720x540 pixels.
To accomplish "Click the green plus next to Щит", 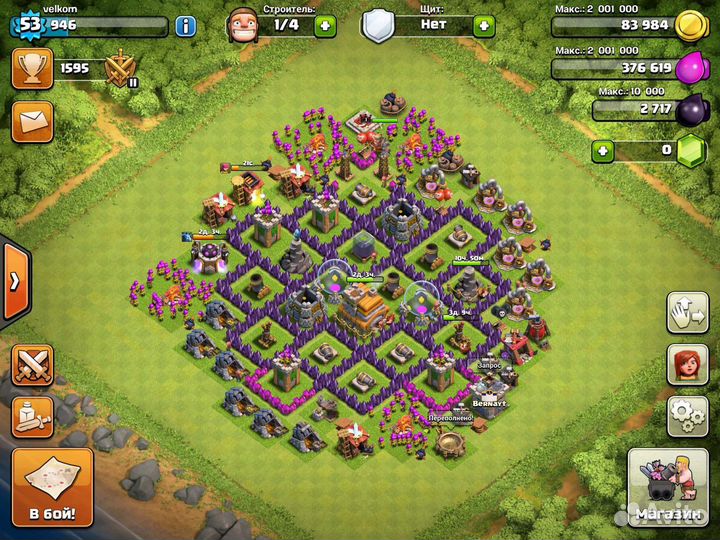I will [484, 25].
